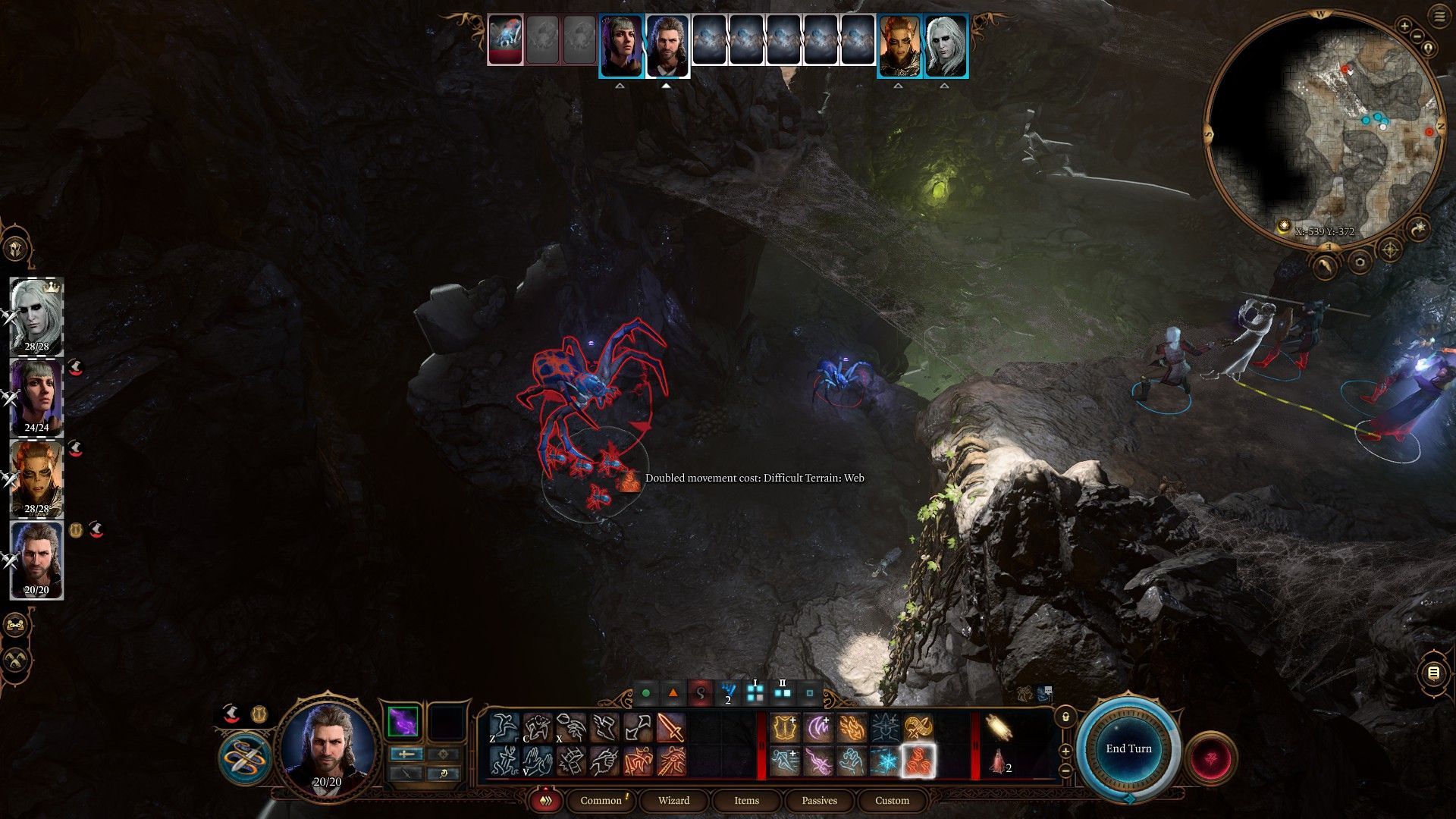Switch to the Wizard hotbar tab
The image size is (1456, 819).
pos(673,800)
